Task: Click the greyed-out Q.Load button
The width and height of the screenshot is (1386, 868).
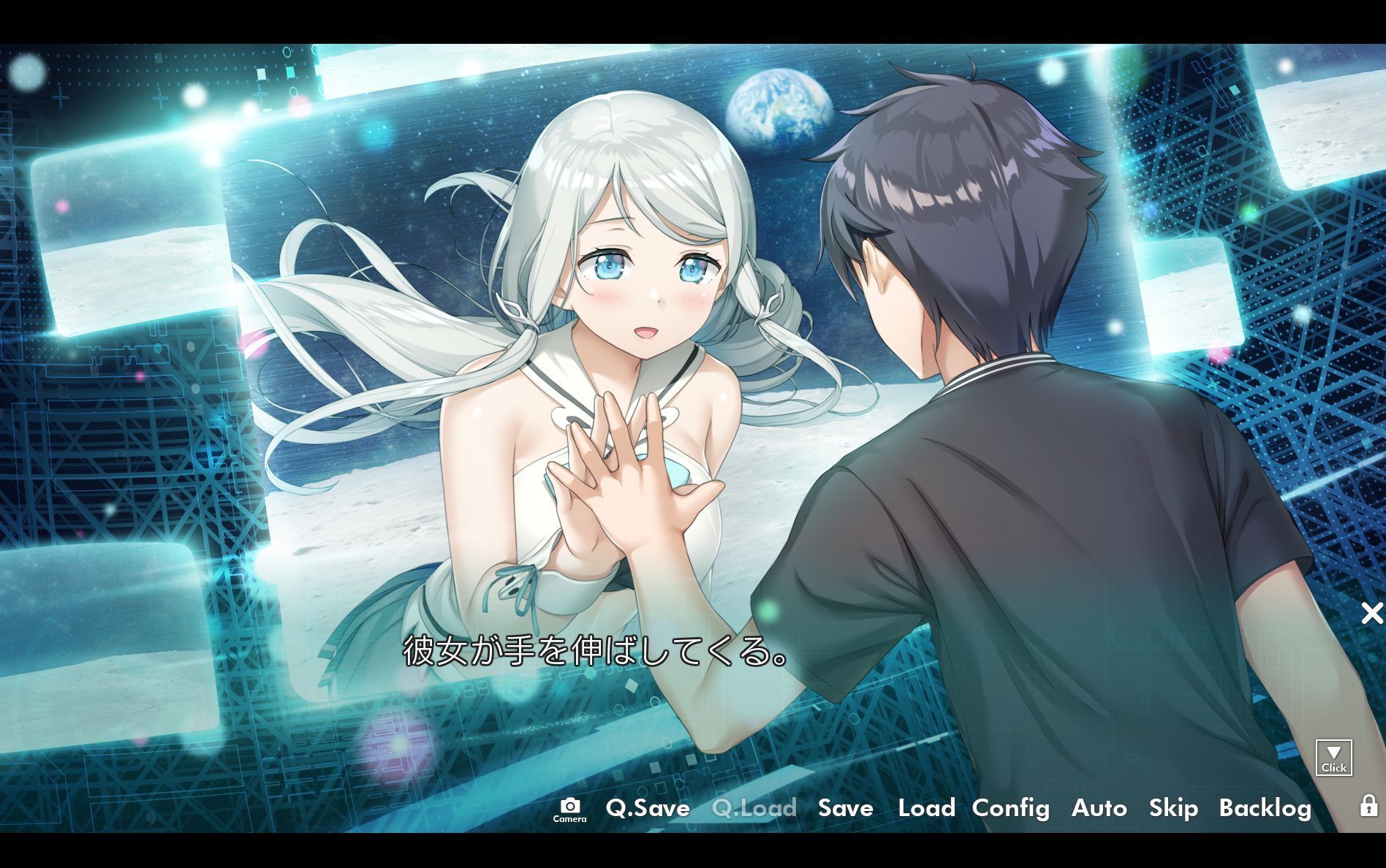Action: pos(754,808)
